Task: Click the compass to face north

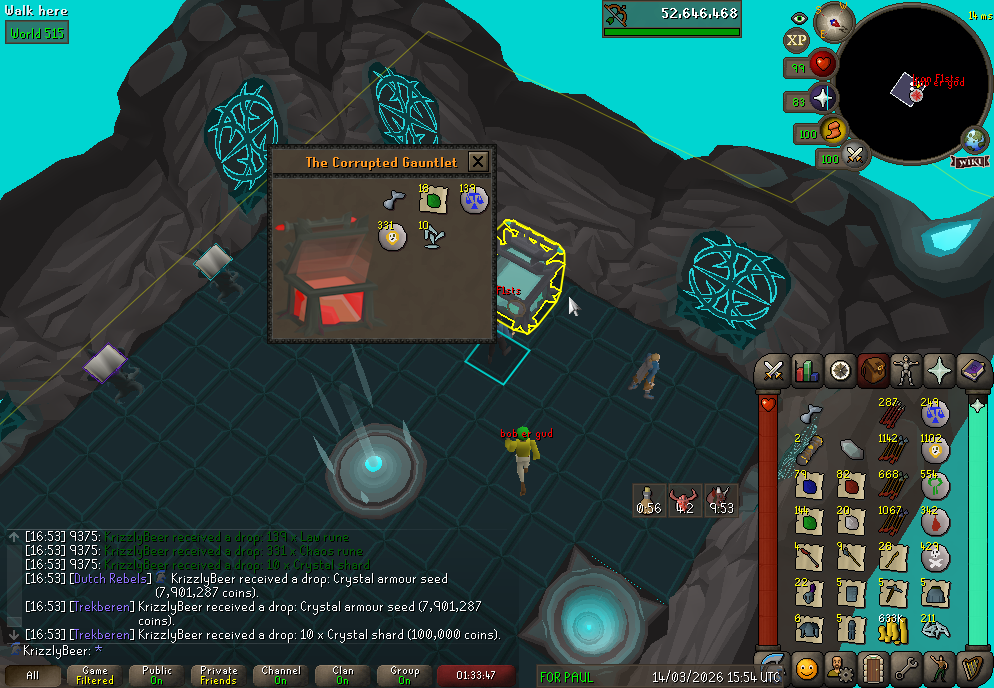Action: click(831, 19)
